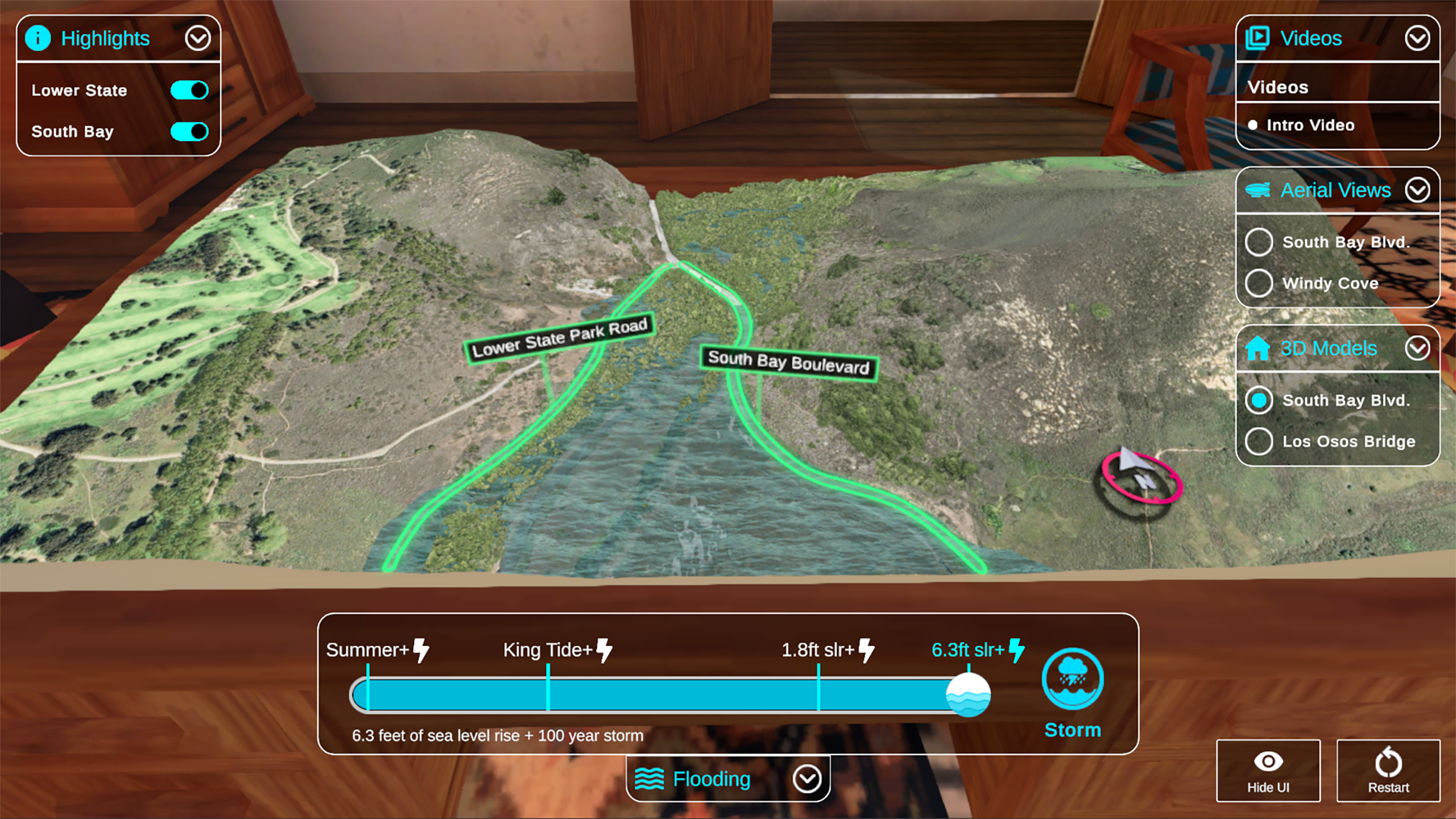
Task: Restart the simulation
Action: click(x=1388, y=771)
